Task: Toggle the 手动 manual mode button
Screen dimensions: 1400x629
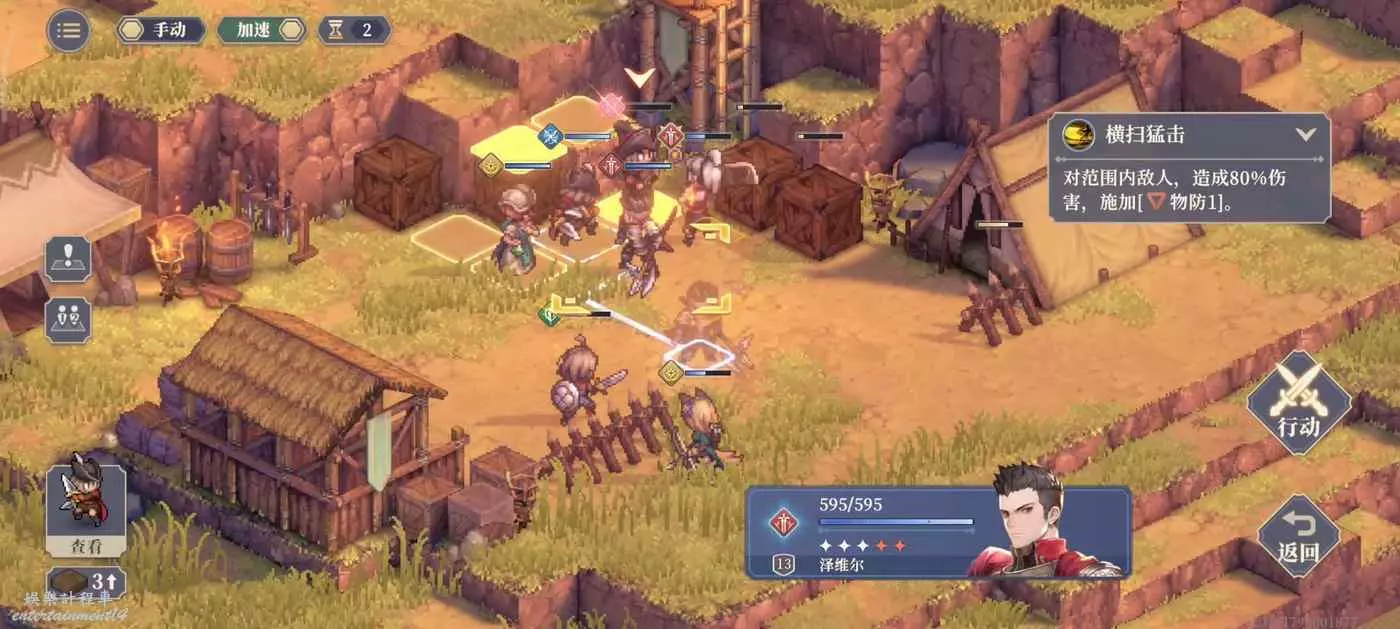Action: [161, 30]
